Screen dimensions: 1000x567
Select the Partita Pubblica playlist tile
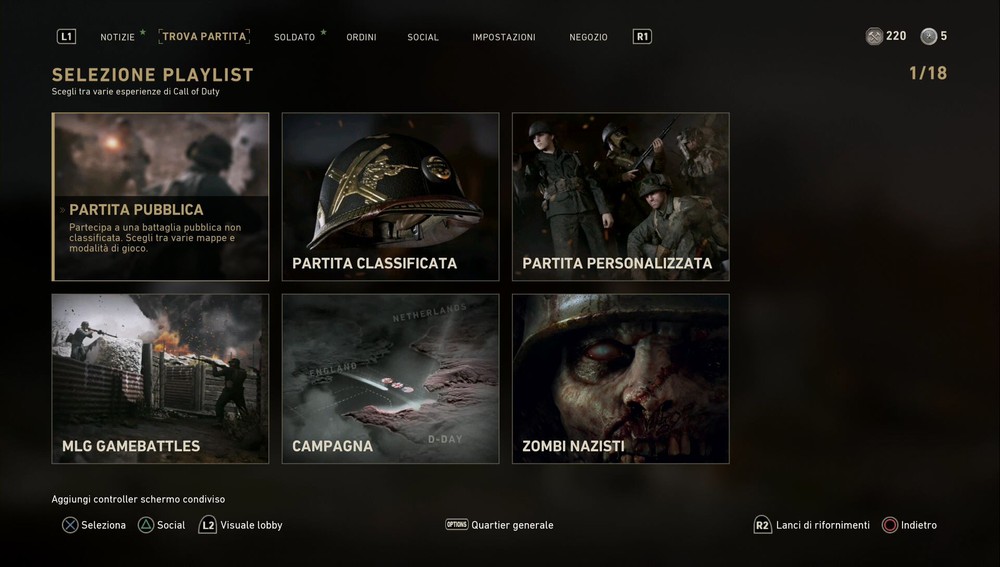tap(161, 197)
